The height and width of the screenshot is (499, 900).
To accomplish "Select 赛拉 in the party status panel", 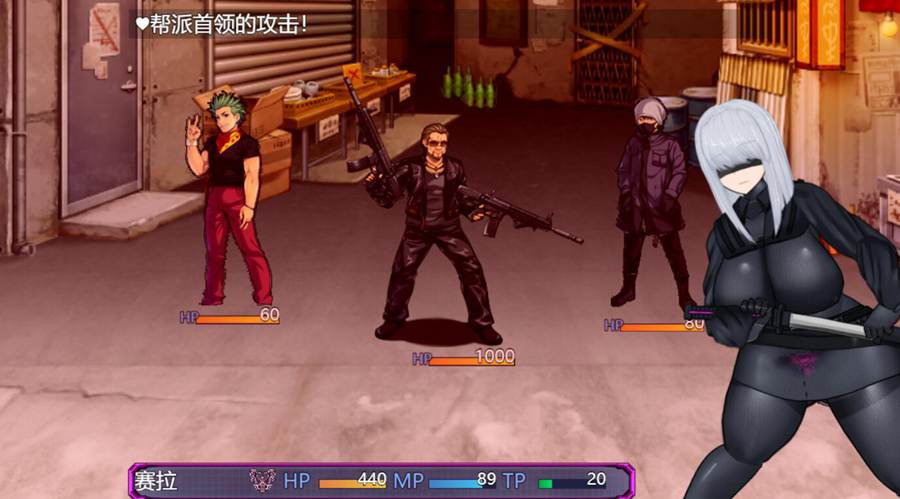I will [x=156, y=481].
